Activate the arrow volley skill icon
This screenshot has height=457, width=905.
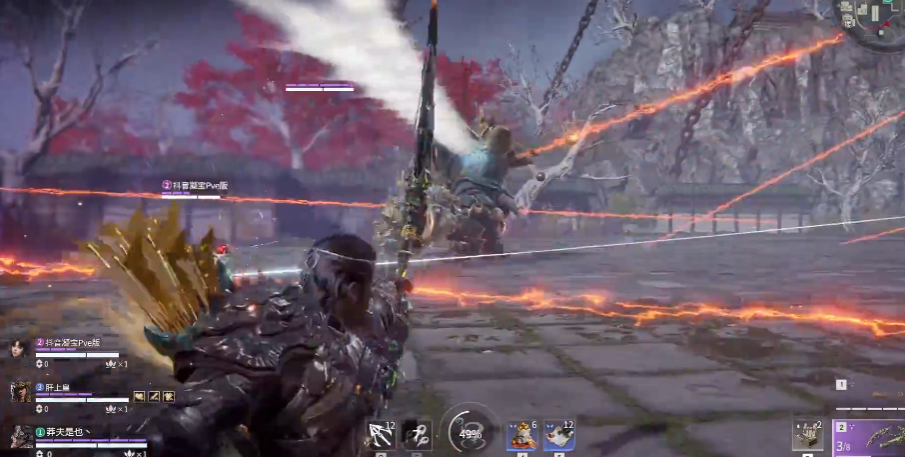[381, 435]
